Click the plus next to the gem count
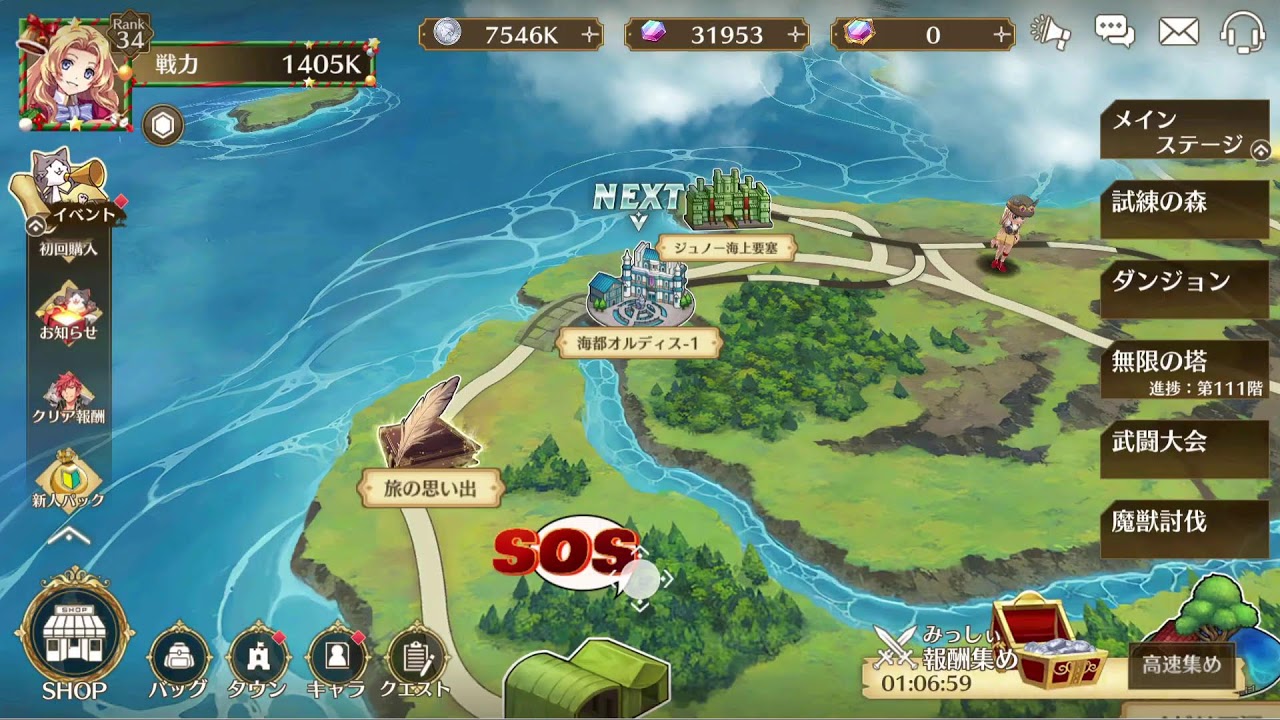1280x720 pixels. (795, 33)
